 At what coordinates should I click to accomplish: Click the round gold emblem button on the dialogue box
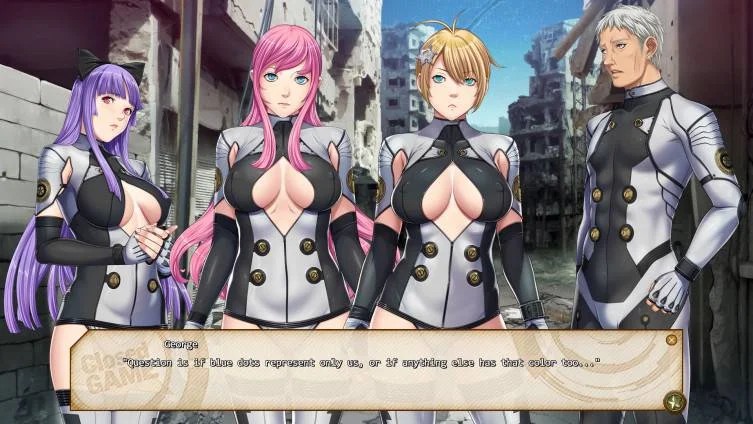click(673, 402)
